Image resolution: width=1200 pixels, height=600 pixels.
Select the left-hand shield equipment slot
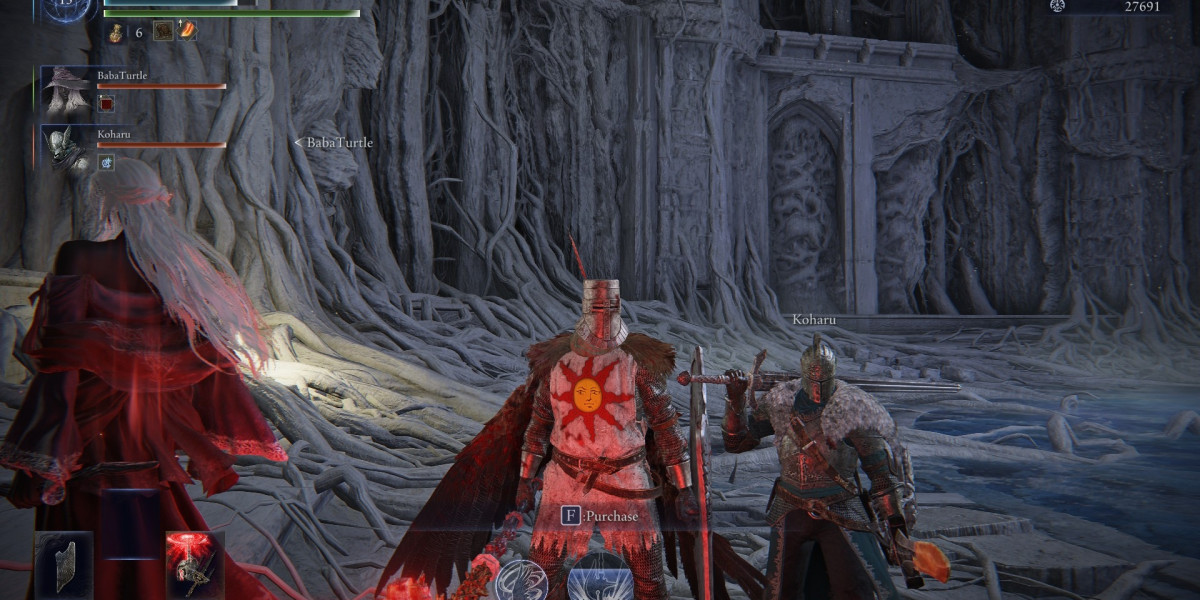tap(64, 565)
